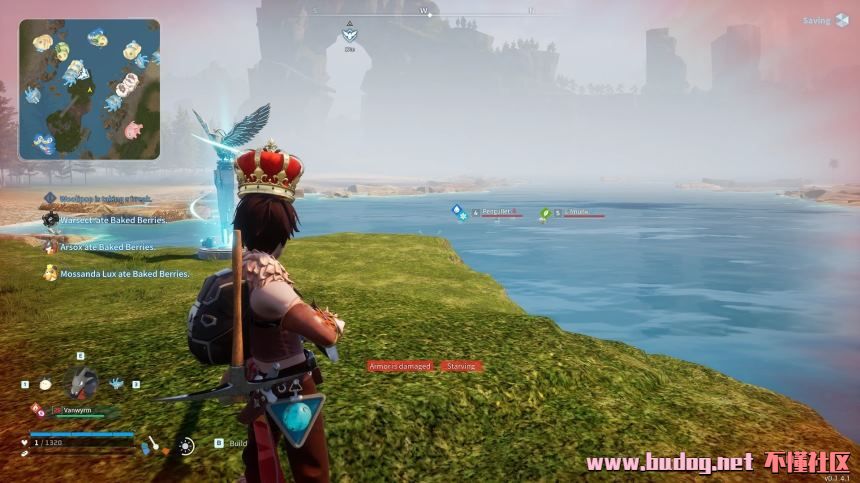Click the Warsect ate Baked Berries log entry
The image size is (860, 483).
(106, 219)
